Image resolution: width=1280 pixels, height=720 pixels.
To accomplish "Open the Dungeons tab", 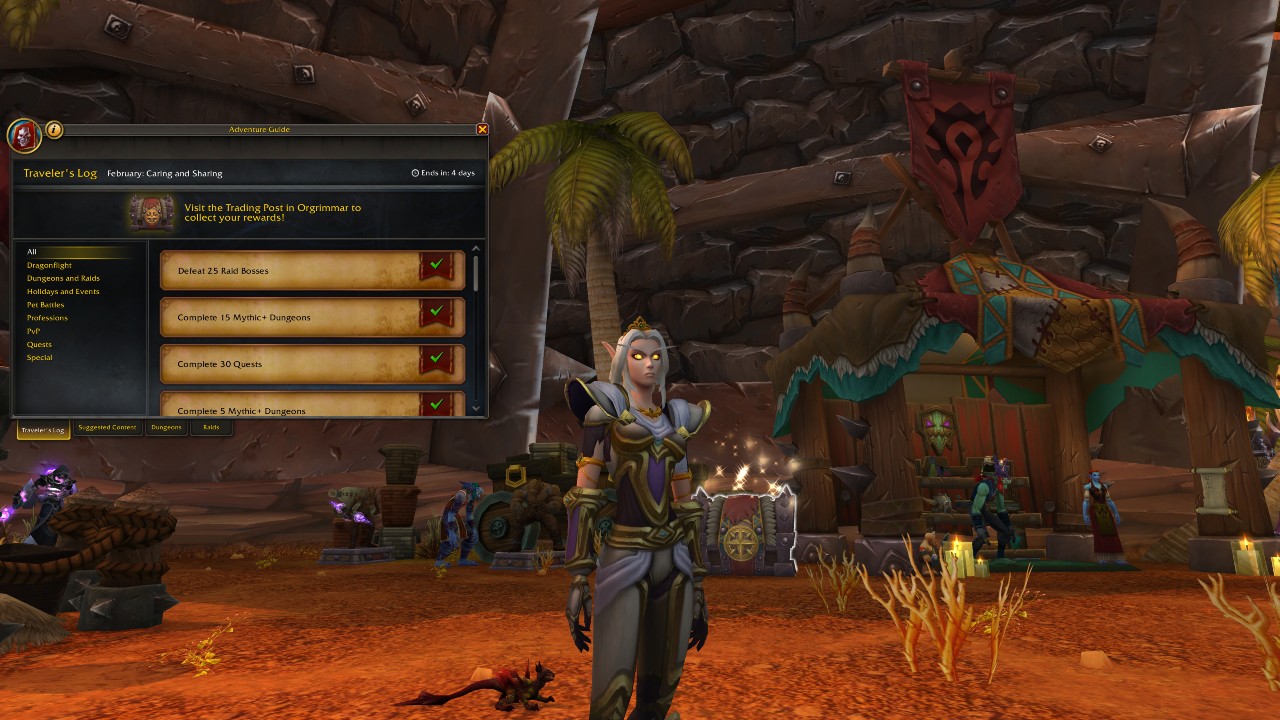I will click(x=165, y=428).
